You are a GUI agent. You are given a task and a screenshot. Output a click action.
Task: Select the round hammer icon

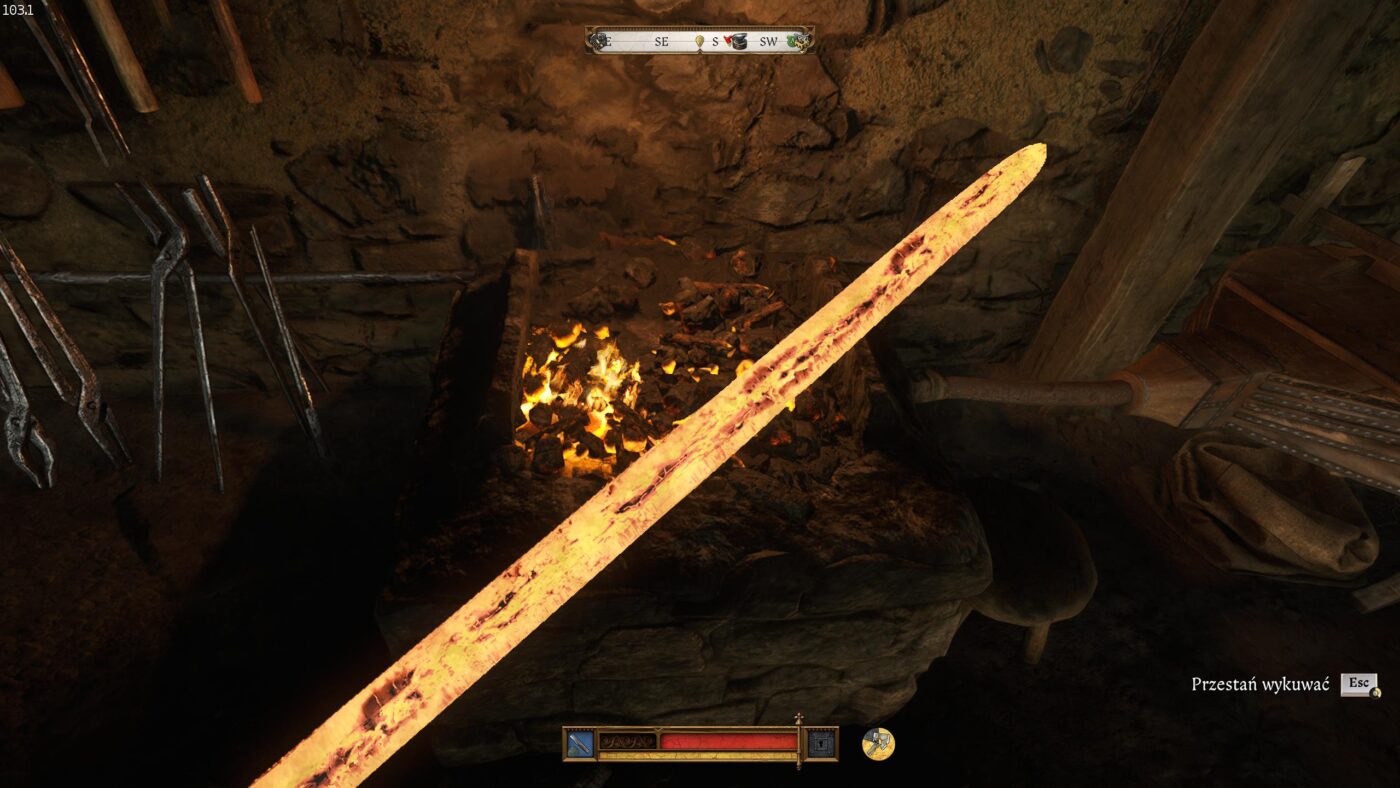click(x=878, y=743)
